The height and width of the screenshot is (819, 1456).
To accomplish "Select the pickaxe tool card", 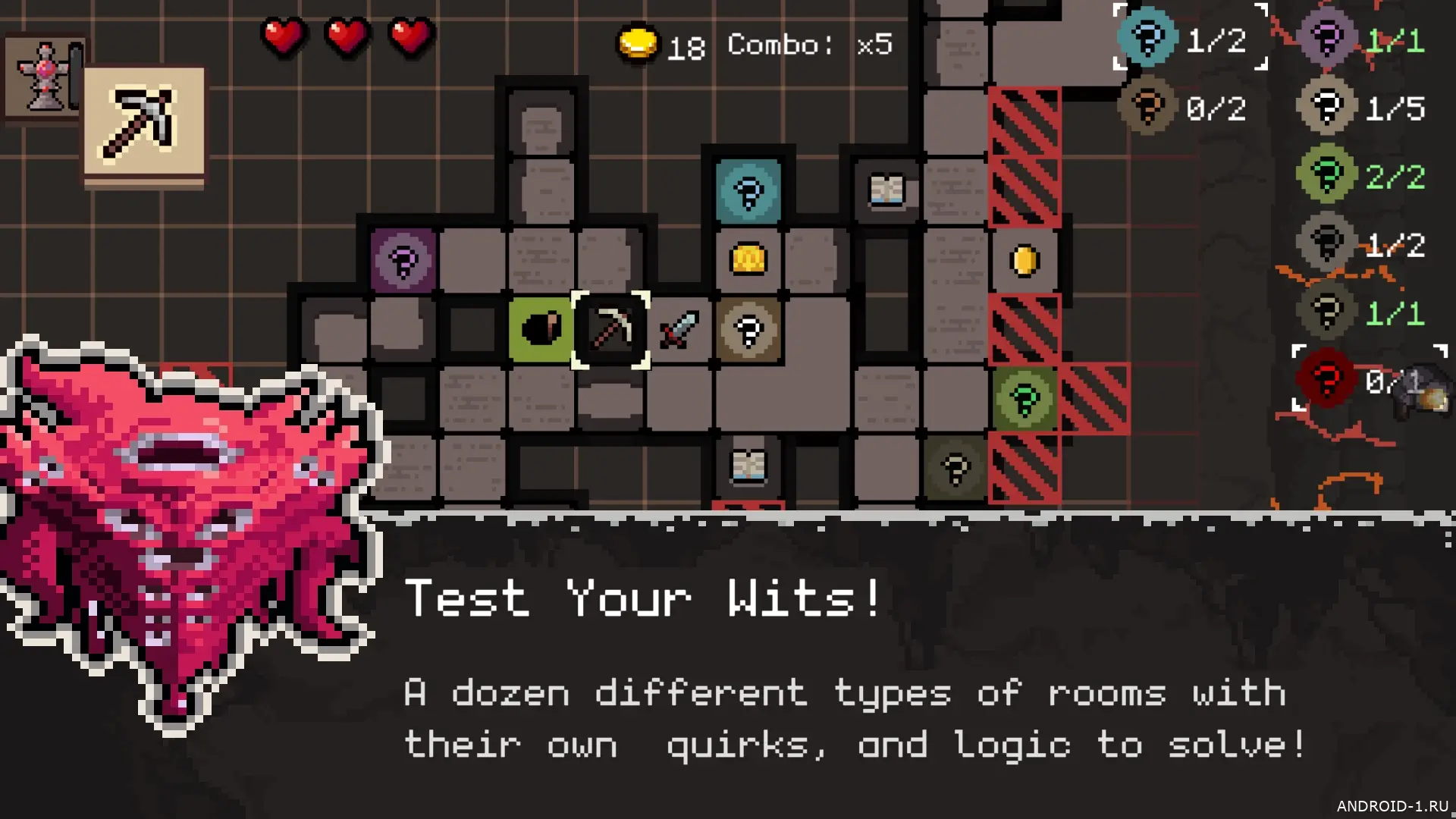I will (143, 124).
